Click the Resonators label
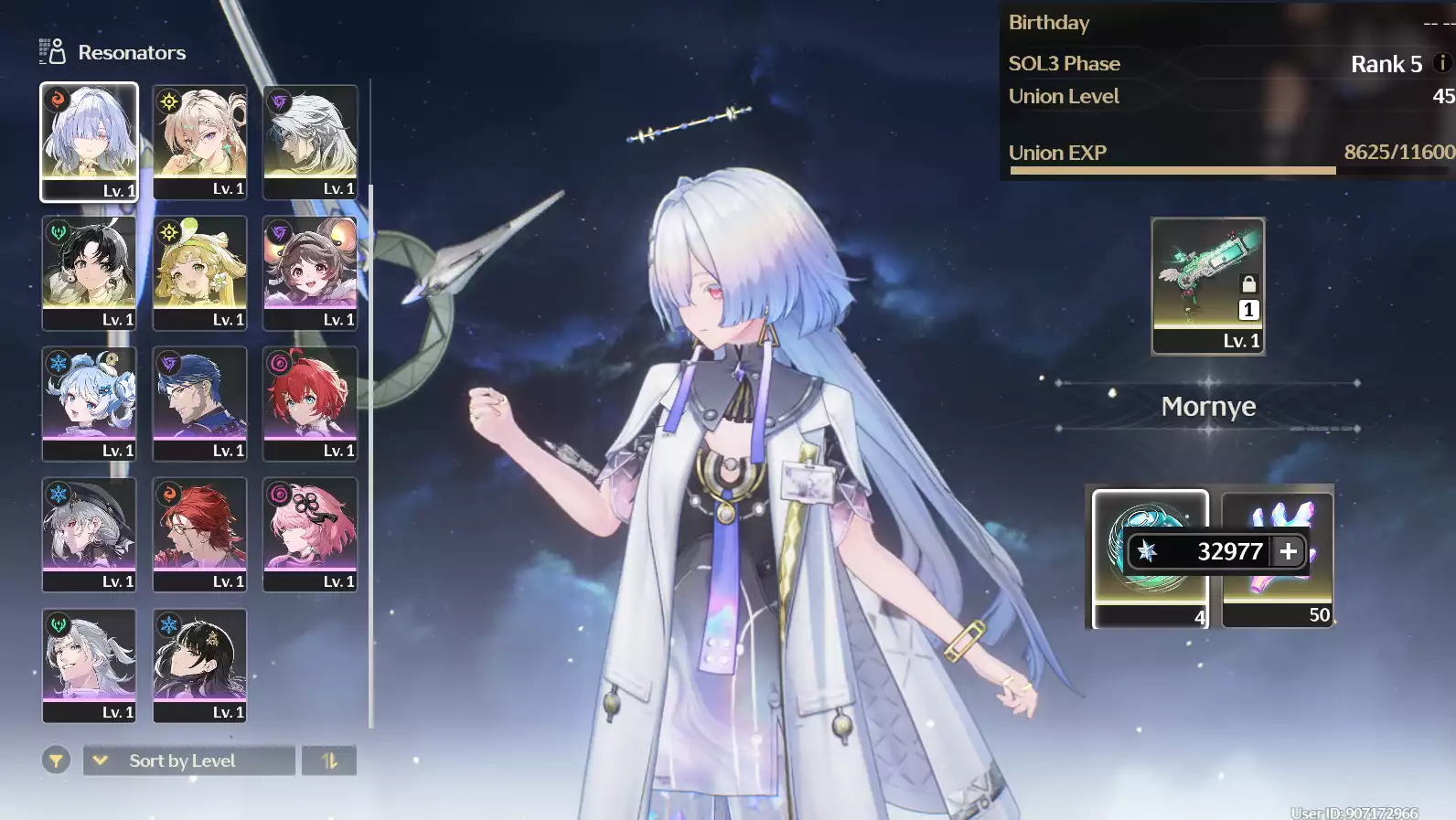The image size is (1456, 820). tap(133, 52)
